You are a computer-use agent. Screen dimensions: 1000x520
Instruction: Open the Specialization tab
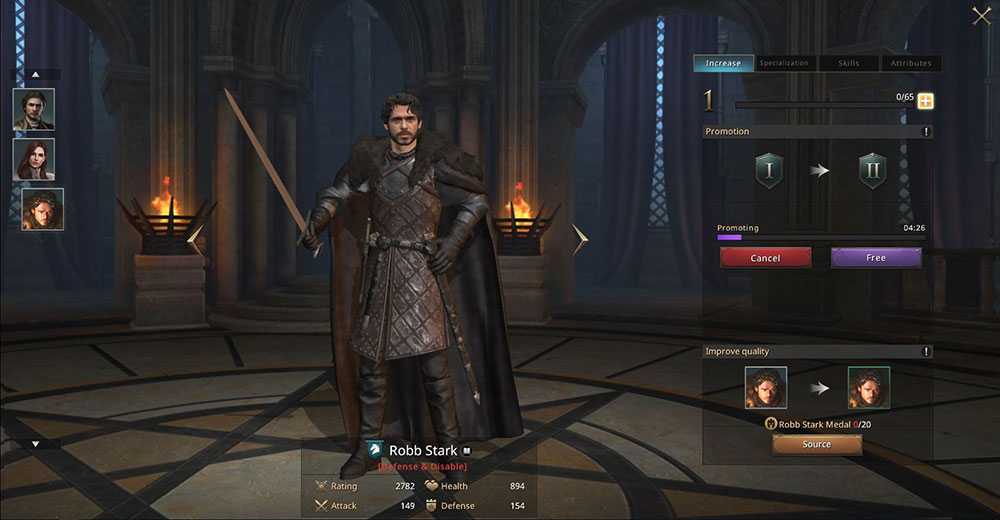[x=784, y=63]
